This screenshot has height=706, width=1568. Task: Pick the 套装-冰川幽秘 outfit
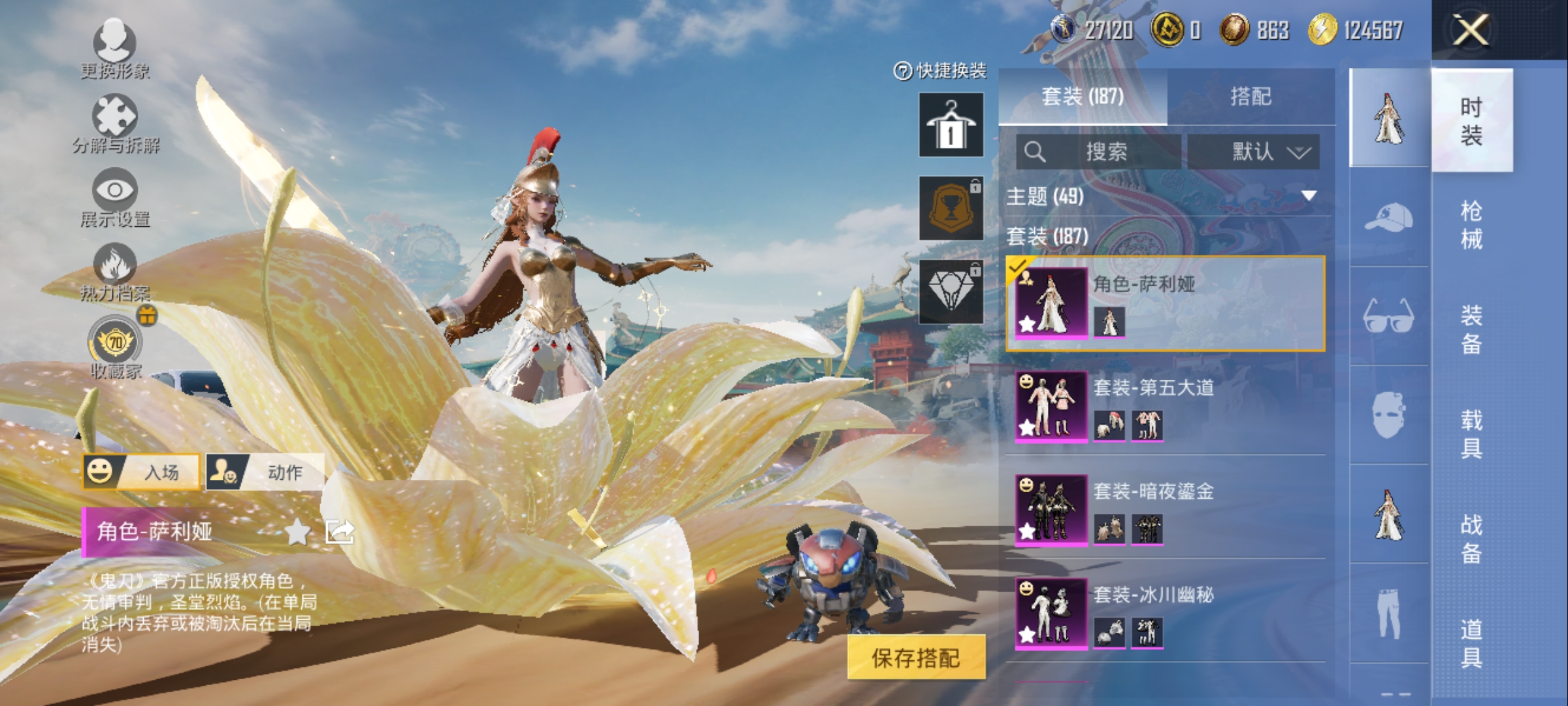(1166, 613)
